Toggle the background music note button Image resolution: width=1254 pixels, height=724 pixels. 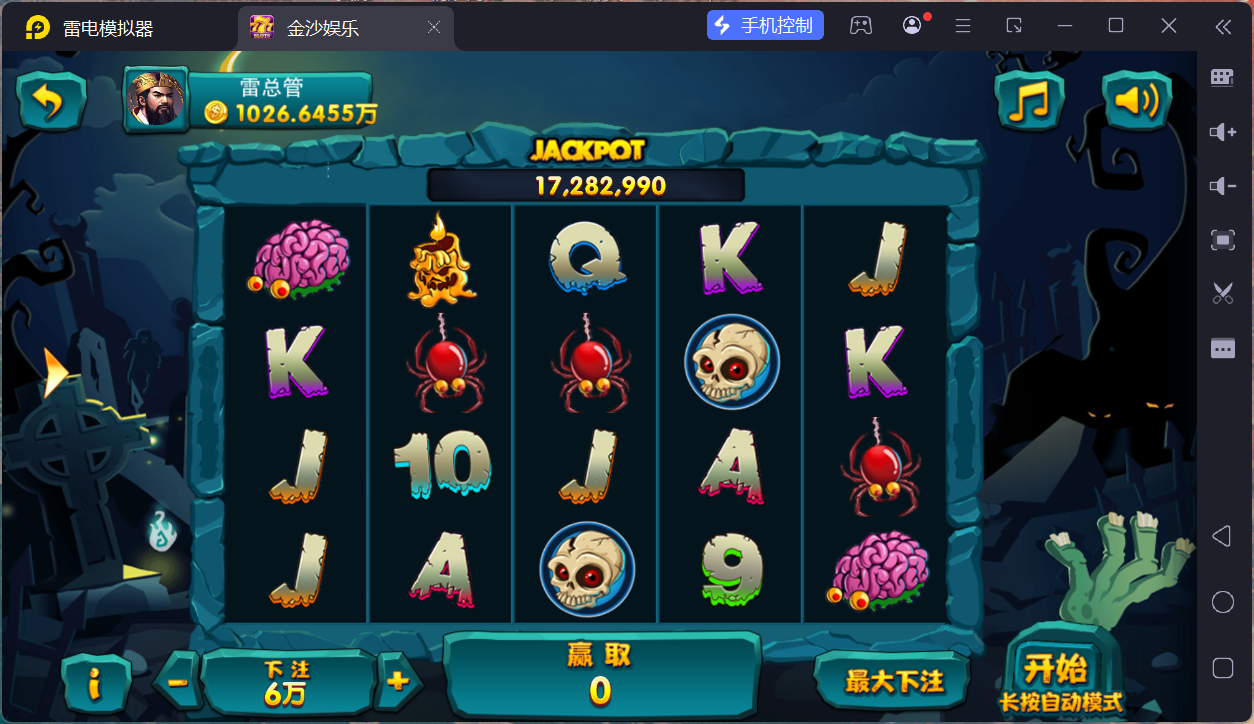tap(1029, 101)
